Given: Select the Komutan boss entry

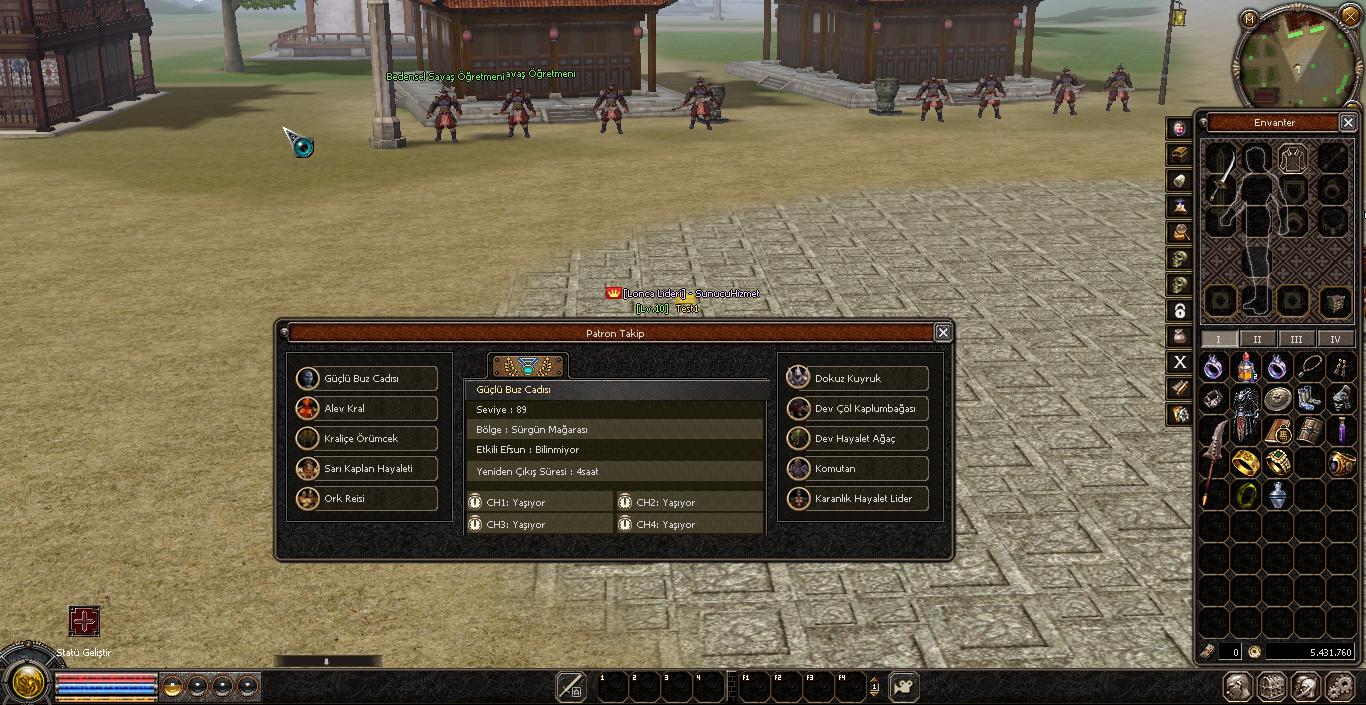Looking at the screenshot, I should point(858,469).
